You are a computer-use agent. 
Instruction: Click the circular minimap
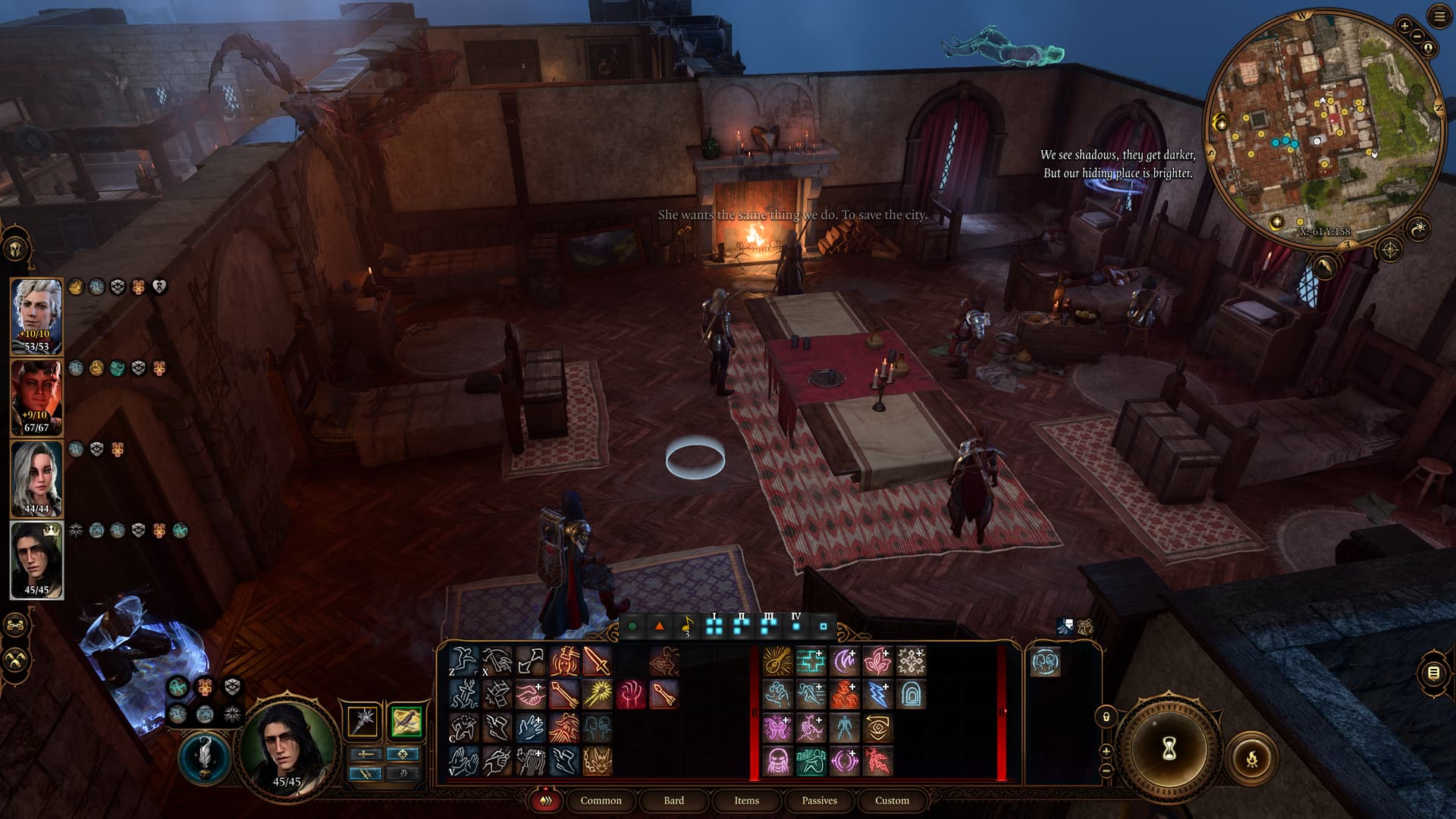(x=1323, y=125)
